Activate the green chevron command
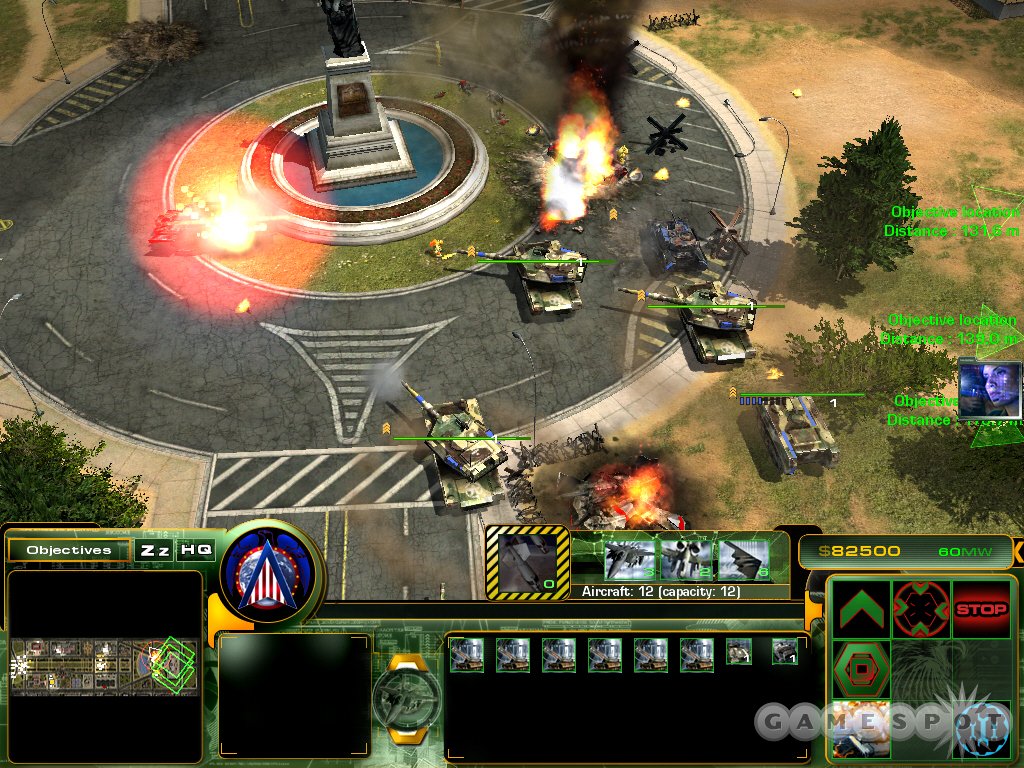 860,609
